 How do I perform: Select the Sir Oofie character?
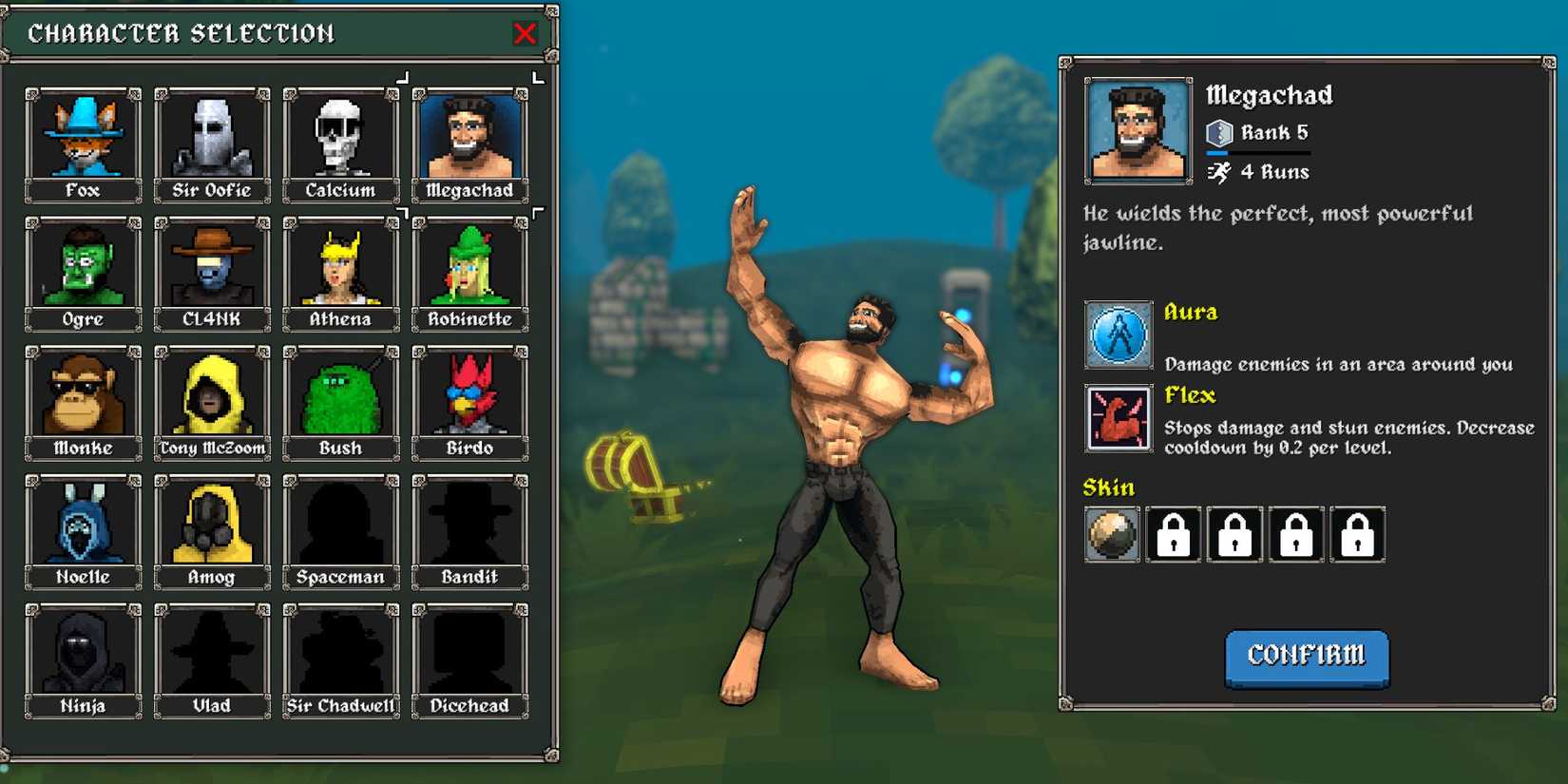point(212,138)
